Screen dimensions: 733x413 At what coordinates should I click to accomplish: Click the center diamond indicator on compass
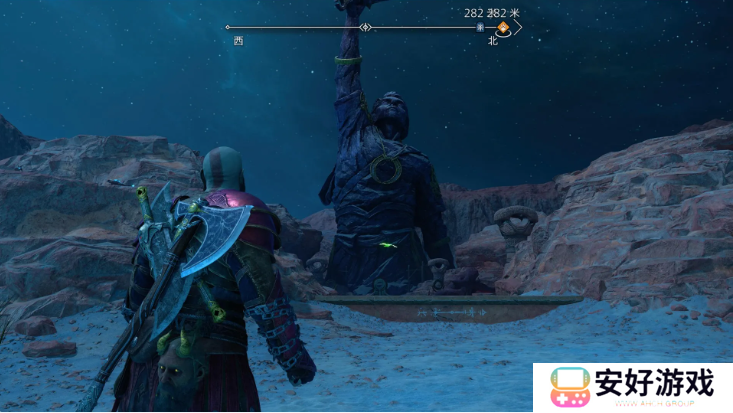(366, 27)
